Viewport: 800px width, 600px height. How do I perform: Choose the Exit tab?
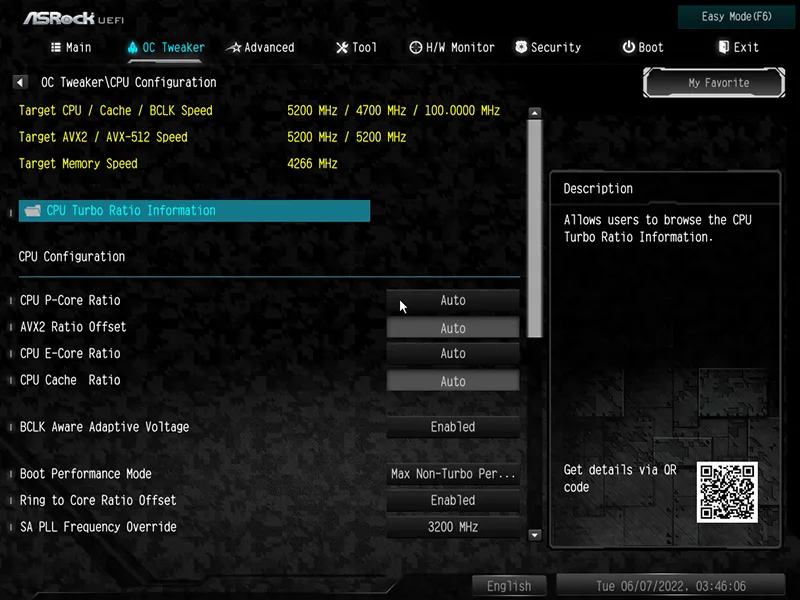click(x=738, y=47)
